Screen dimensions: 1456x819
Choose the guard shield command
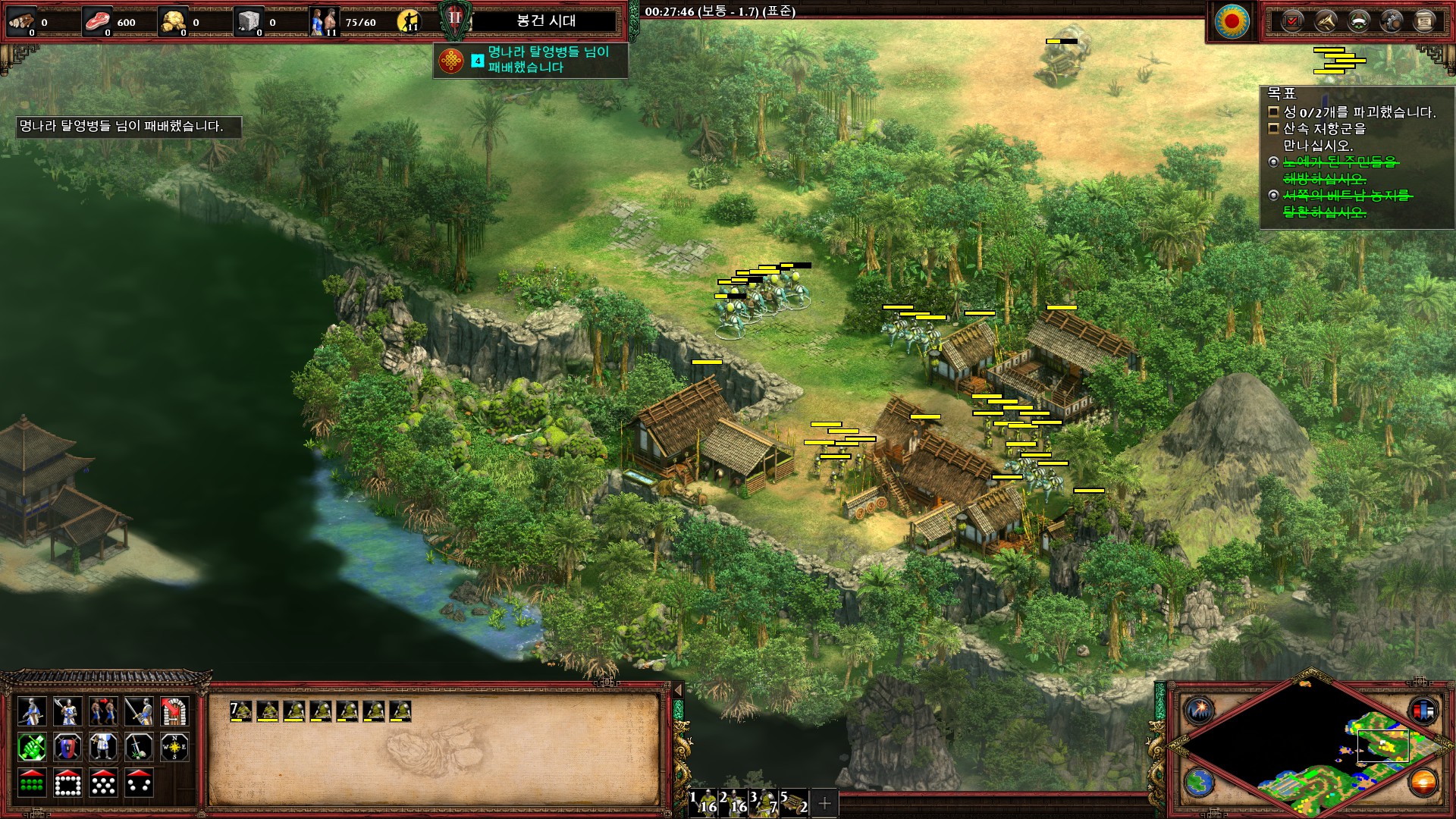pyautogui.click(x=67, y=748)
